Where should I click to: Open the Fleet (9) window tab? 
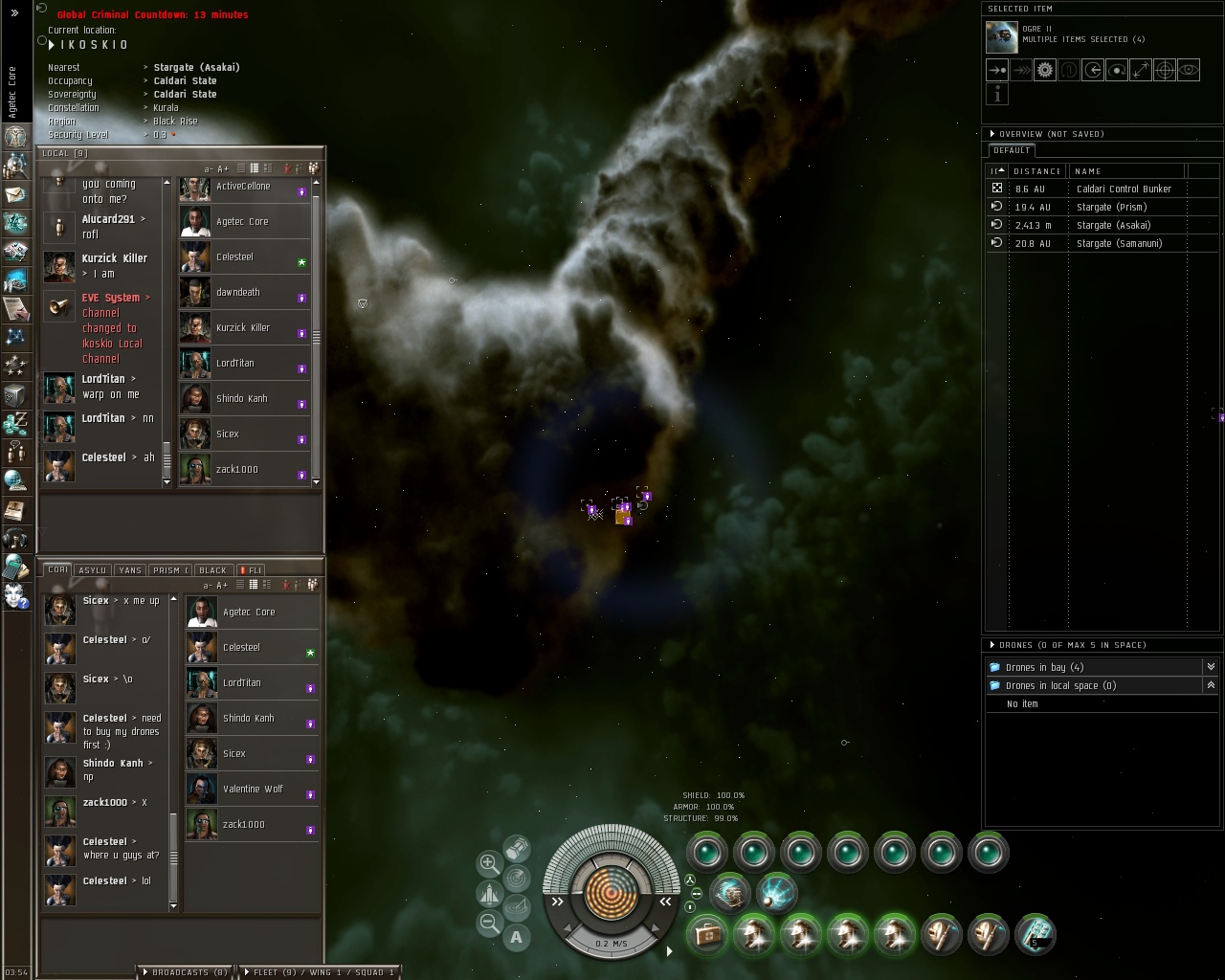pyautogui.click(x=318, y=972)
